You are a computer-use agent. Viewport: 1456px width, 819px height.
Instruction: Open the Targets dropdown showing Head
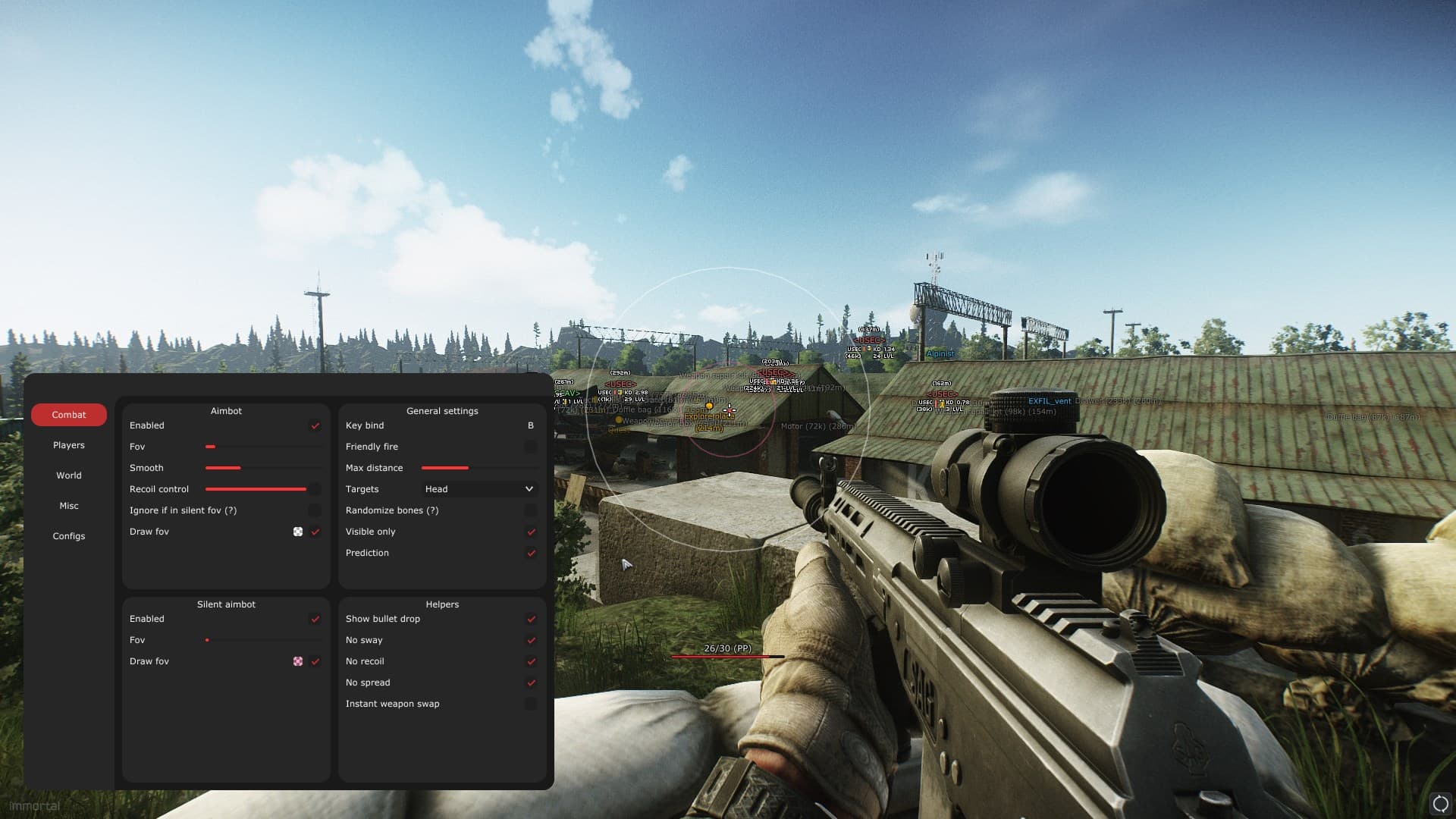(x=479, y=489)
